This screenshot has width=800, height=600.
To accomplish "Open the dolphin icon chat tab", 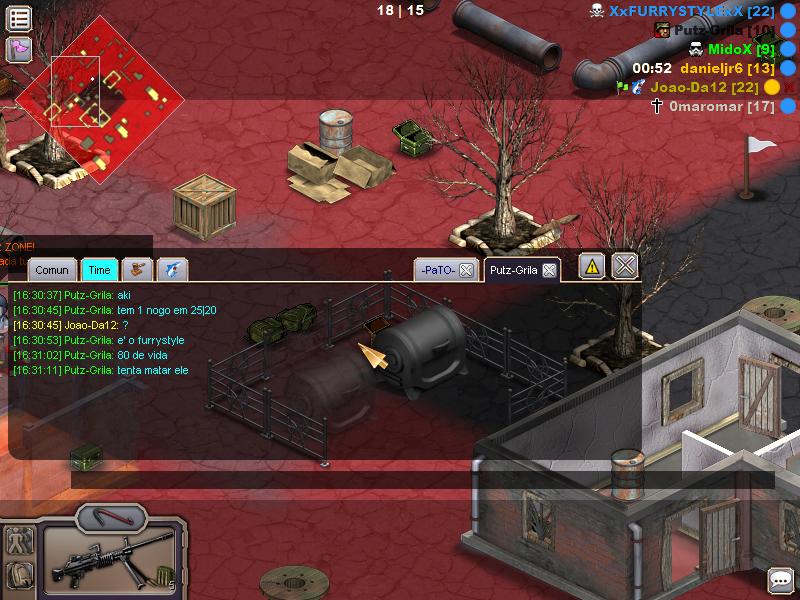I will click(172, 269).
